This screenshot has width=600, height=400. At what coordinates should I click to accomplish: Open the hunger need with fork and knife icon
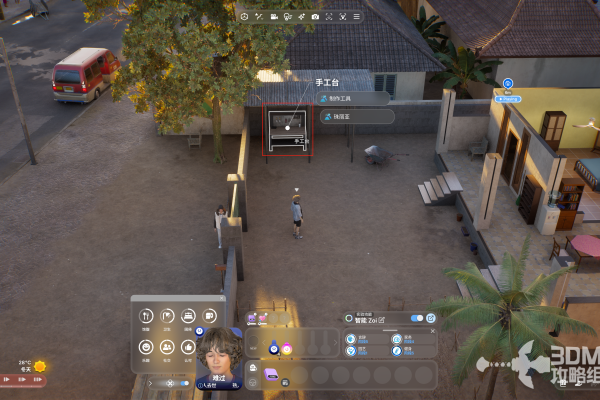point(146,318)
